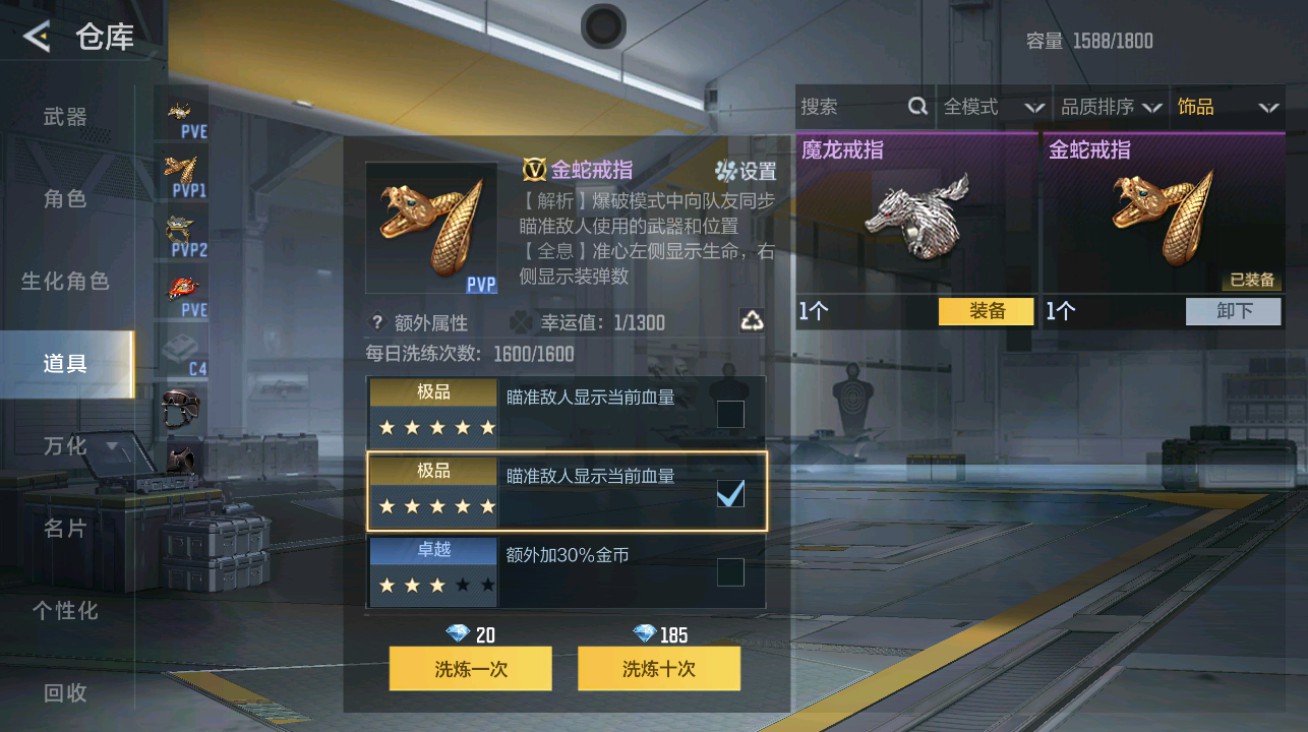
Task: Click the search magnifier icon in right panel
Action: (x=917, y=106)
